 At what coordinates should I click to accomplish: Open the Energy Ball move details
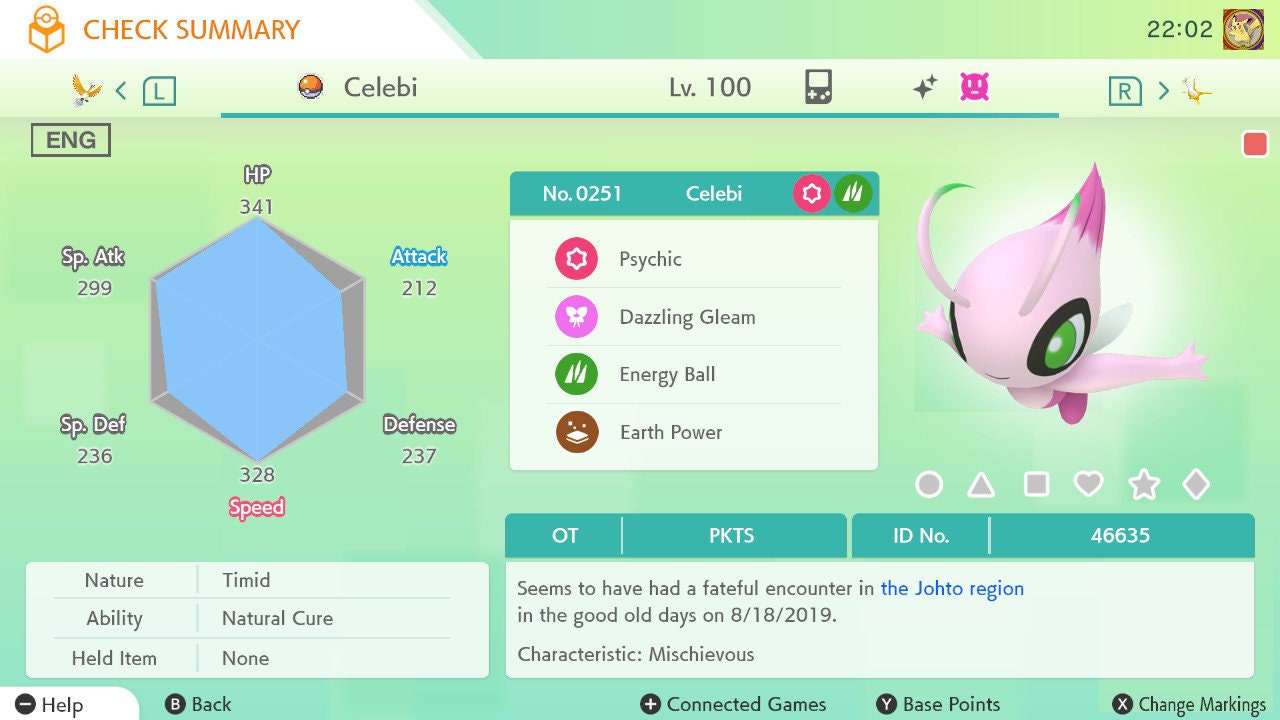[667, 375]
